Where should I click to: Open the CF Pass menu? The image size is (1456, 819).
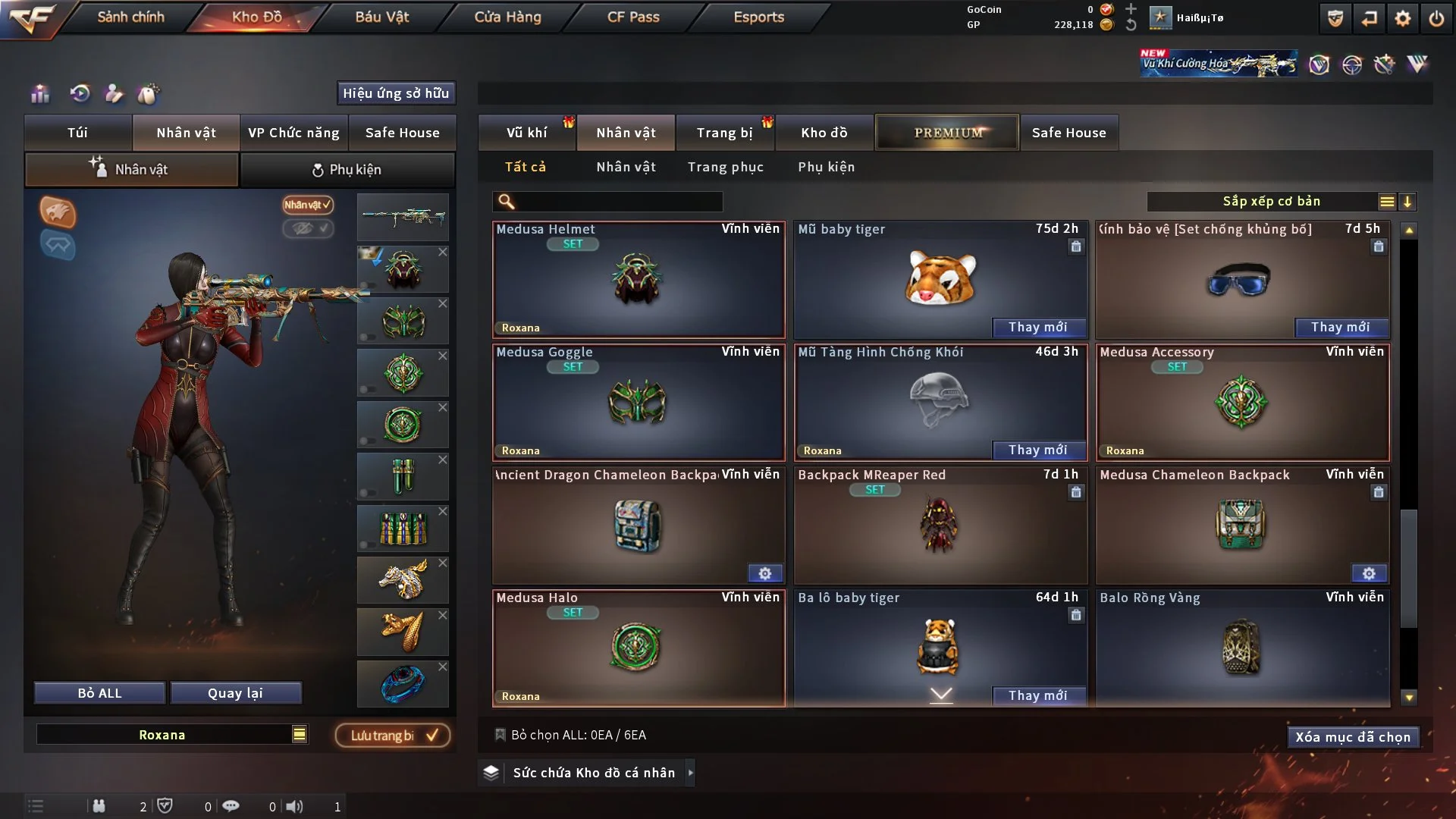point(633,17)
